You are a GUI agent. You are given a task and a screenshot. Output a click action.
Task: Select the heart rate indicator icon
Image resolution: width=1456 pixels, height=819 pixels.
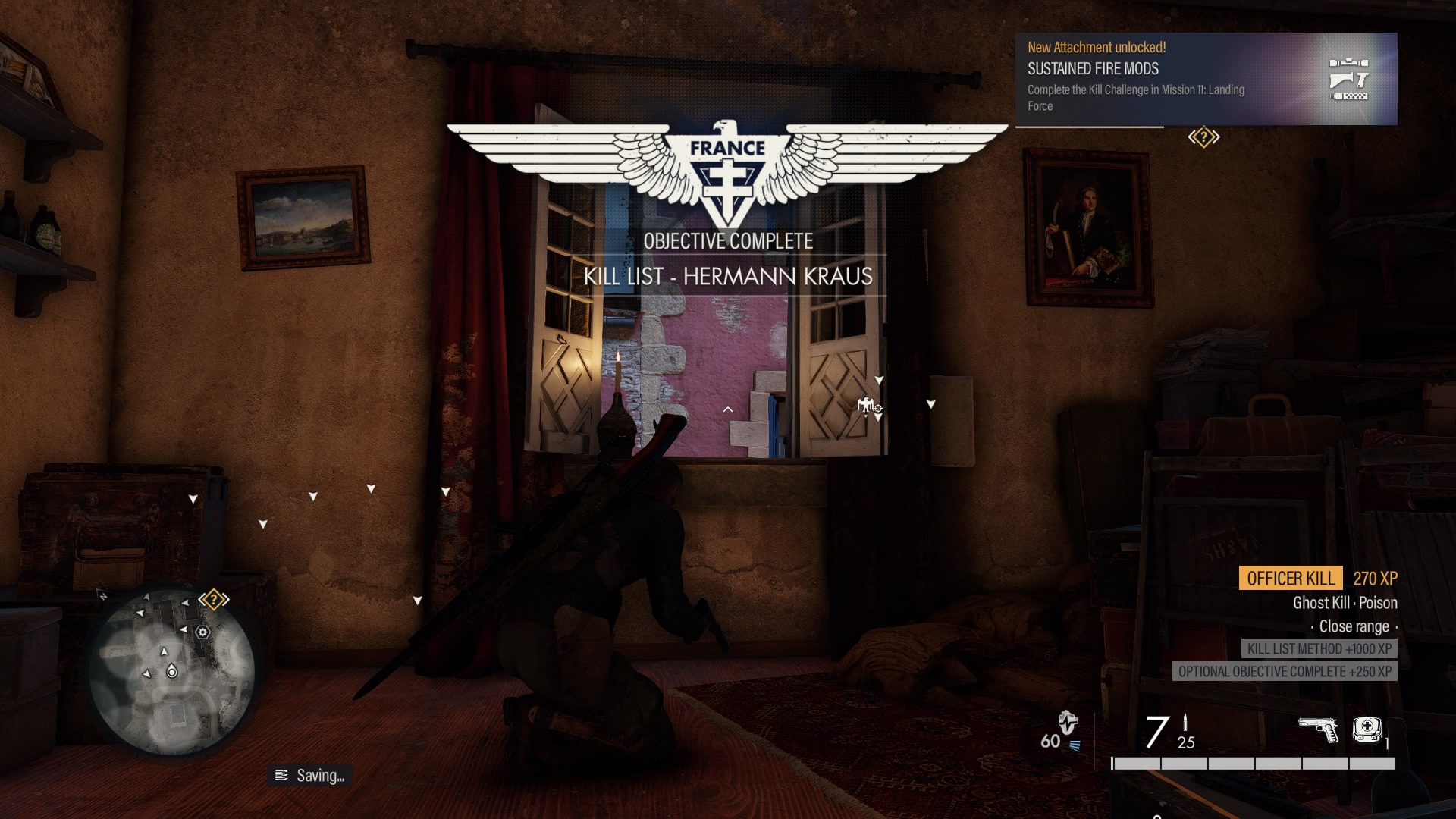(1068, 723)
